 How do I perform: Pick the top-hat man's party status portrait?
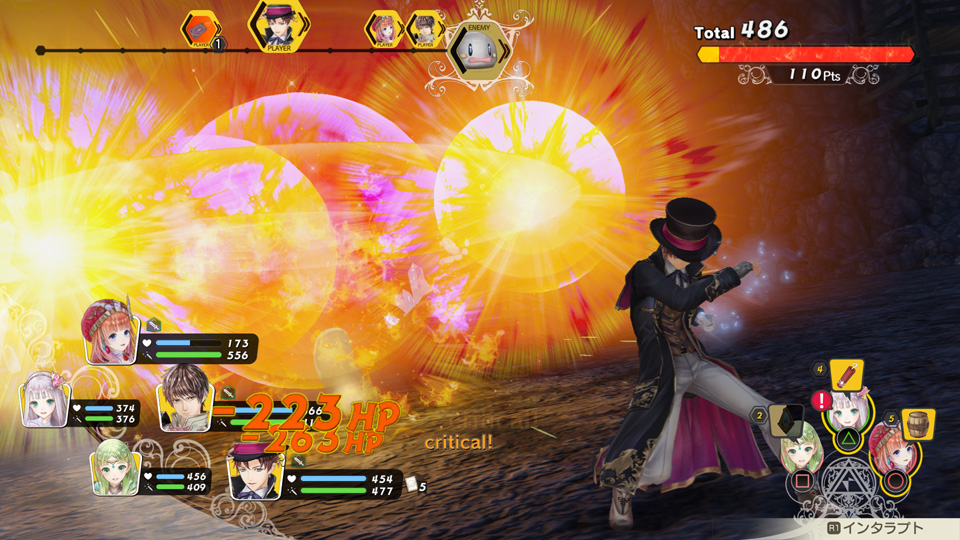pyautogui.click(x=254, y=470)
